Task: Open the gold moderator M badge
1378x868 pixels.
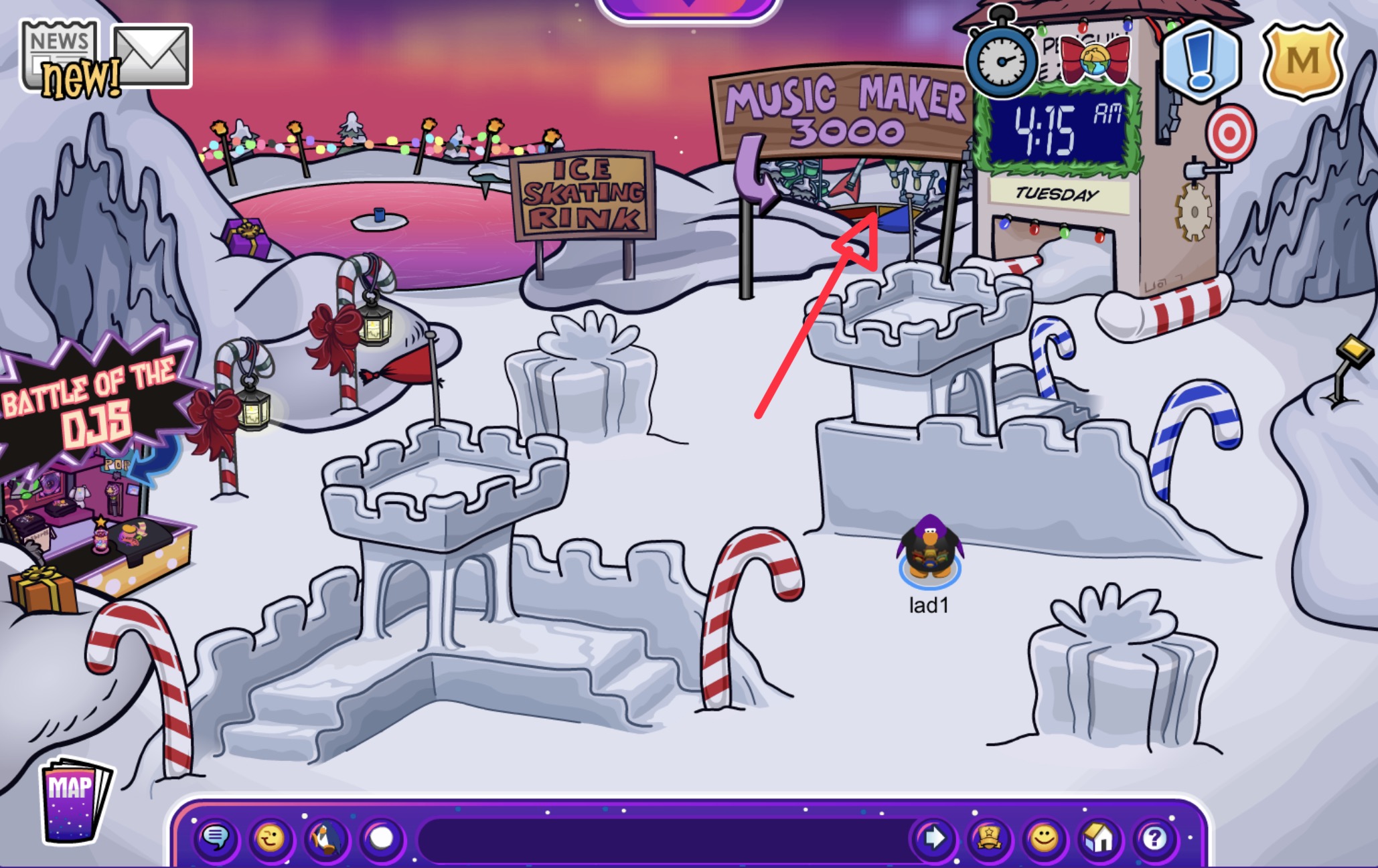Action: [x=1302, y=62]
